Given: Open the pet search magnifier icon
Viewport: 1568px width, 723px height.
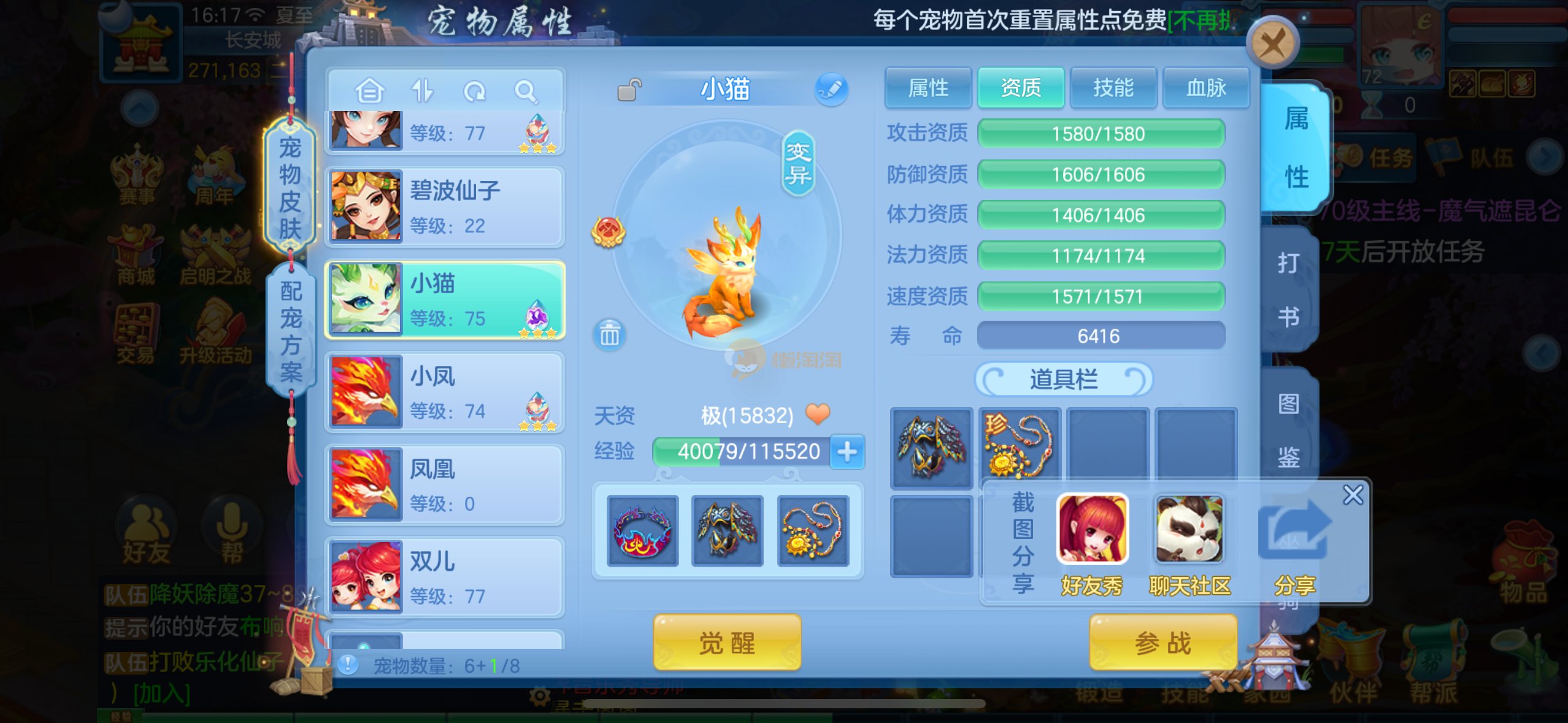Looking at the screenshot, I should click(x=526, y=92).
